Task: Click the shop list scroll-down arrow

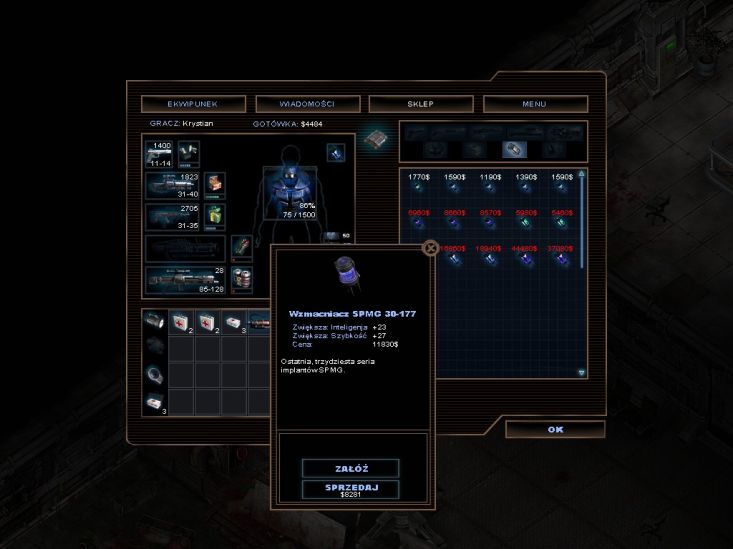Action: tap(582, 372)
